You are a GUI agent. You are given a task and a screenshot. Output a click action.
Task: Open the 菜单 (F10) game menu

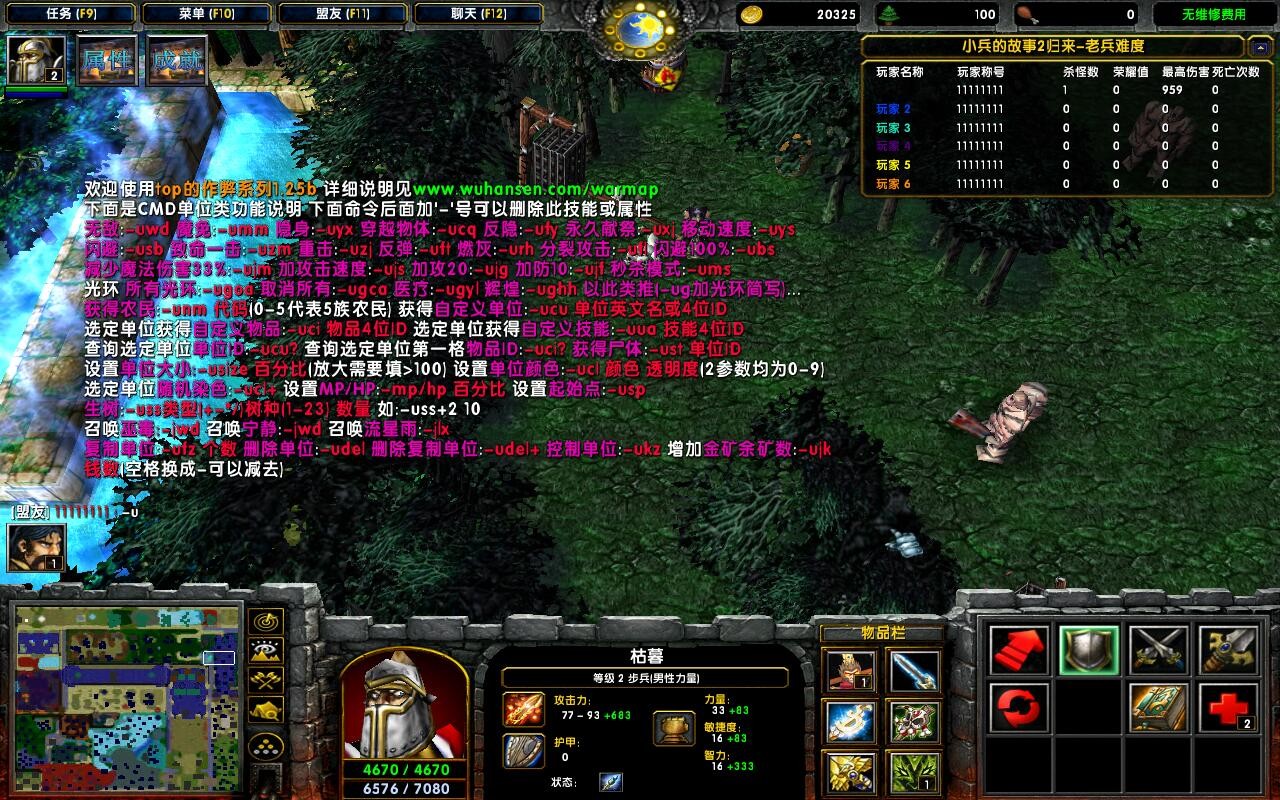tap(206, 14)
